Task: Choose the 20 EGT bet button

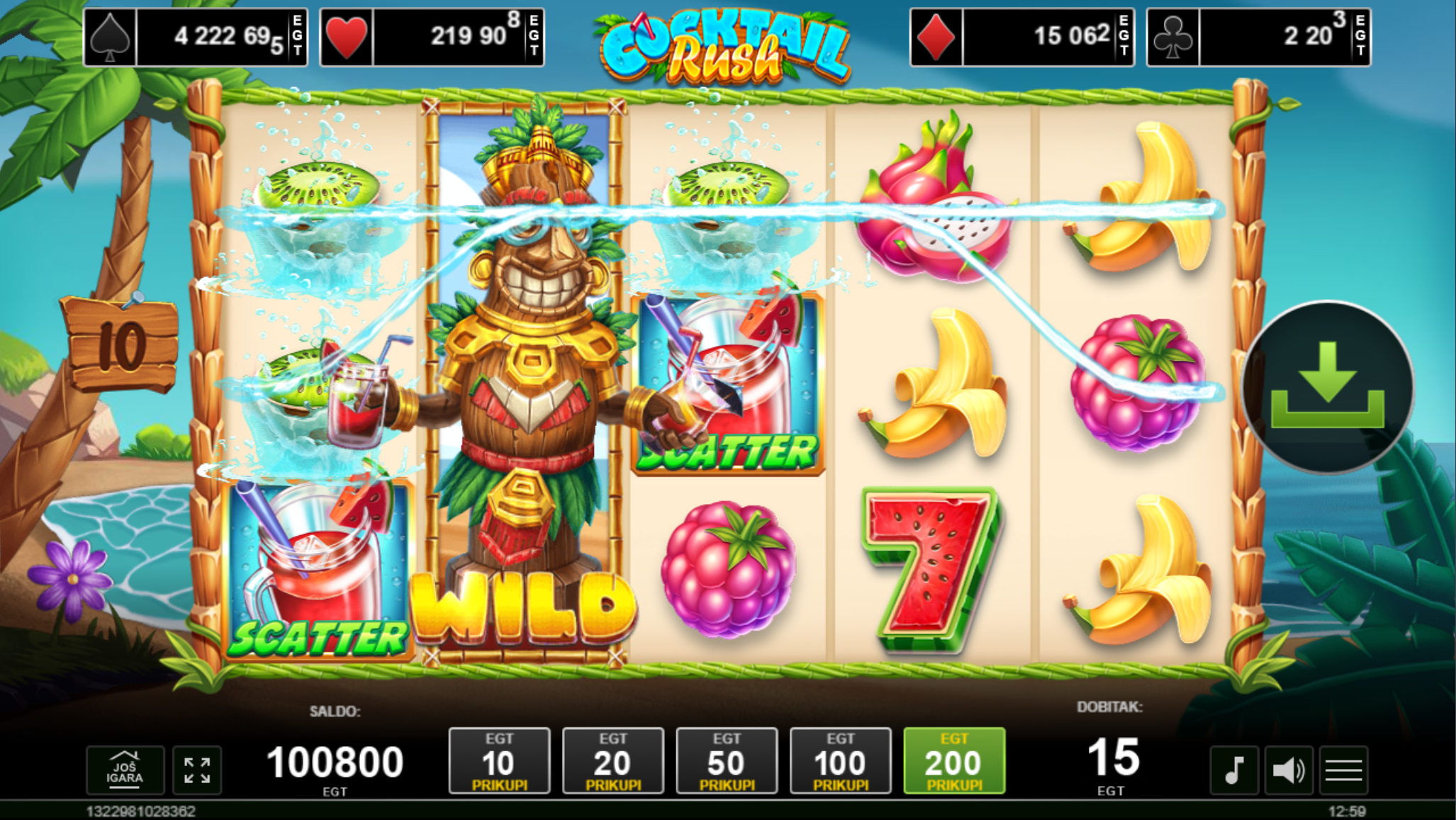Action: [612, 760]
